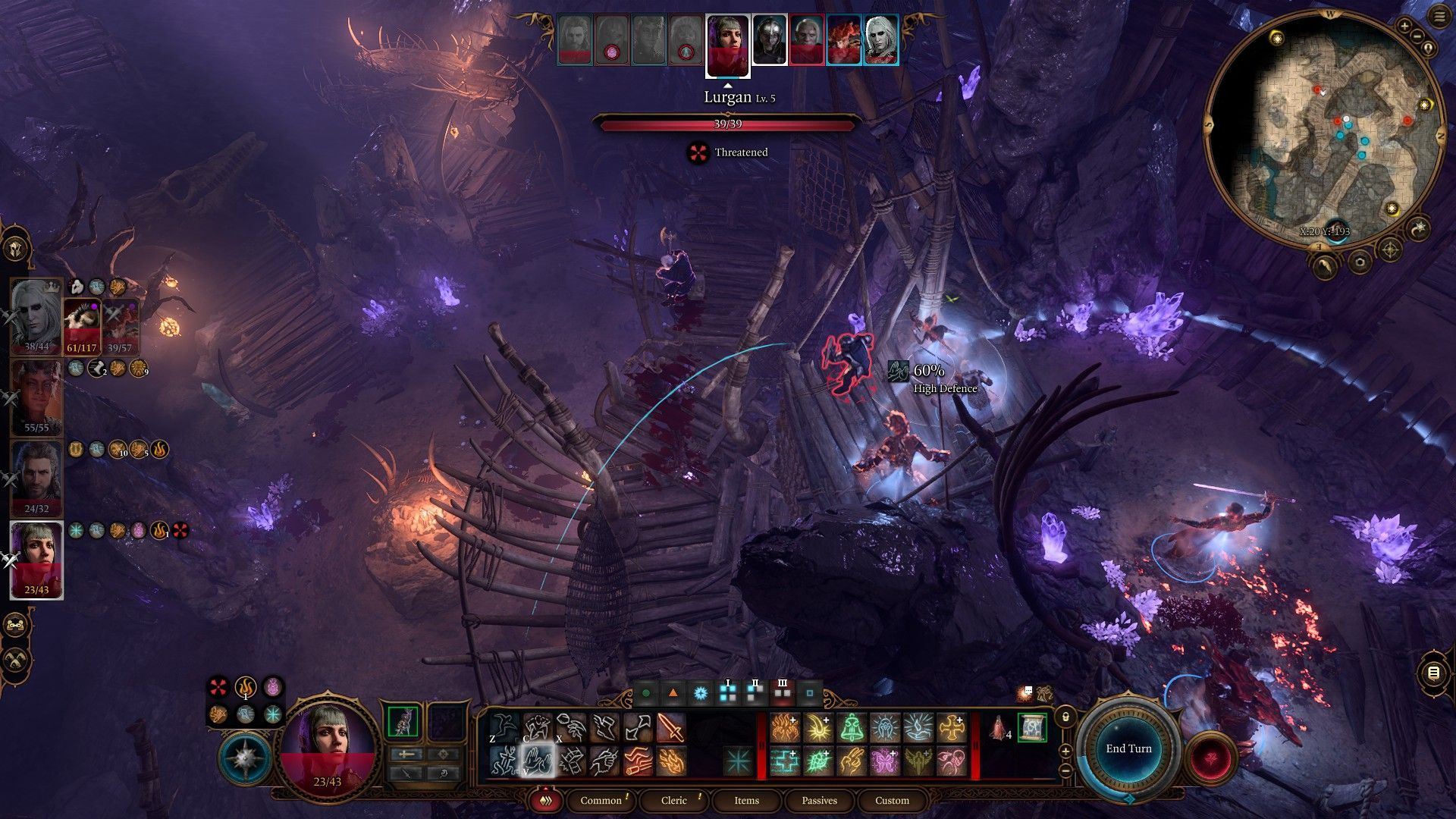Open the camera button under the minimap

pos(1359,262)
